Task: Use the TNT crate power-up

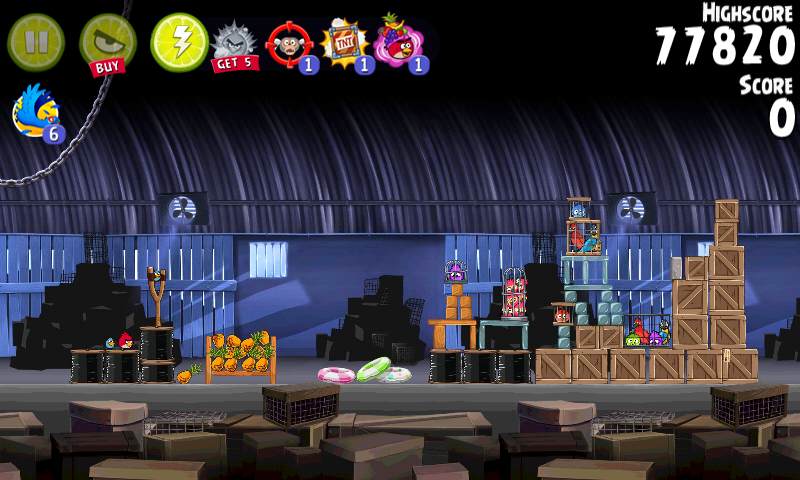Action: 344,44
